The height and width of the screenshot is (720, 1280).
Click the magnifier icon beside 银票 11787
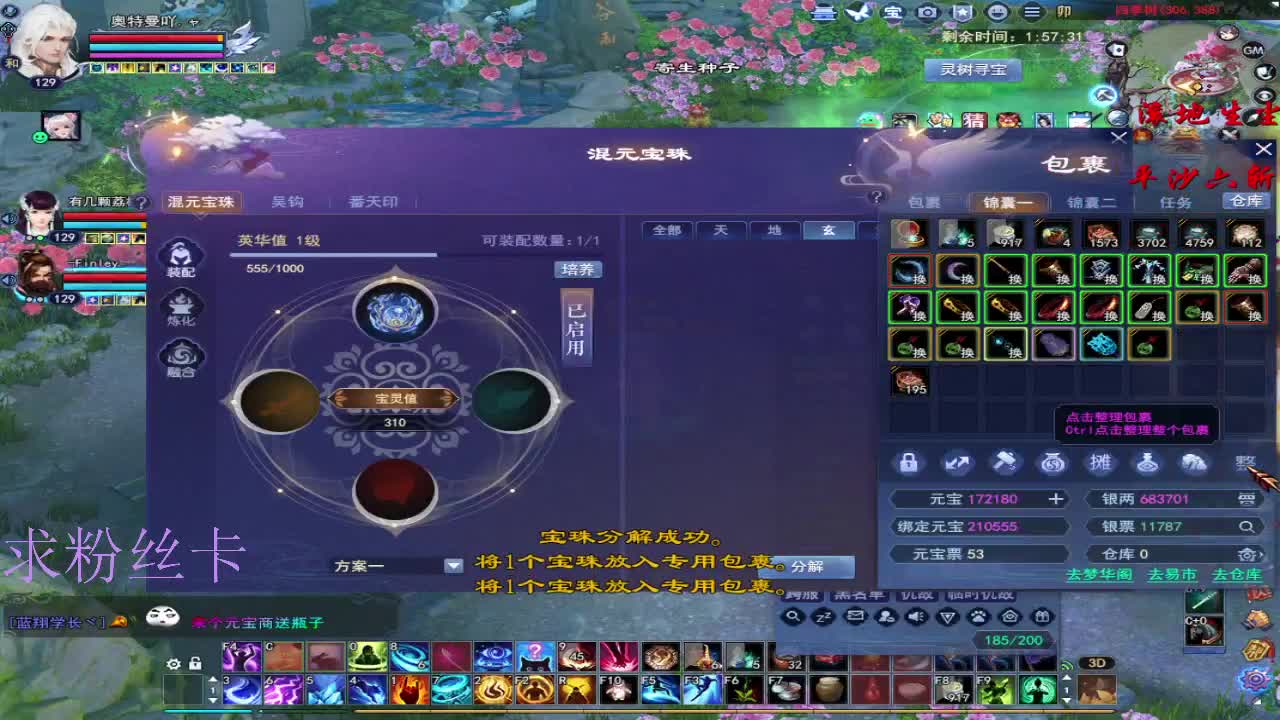(x=1250, y=525)
